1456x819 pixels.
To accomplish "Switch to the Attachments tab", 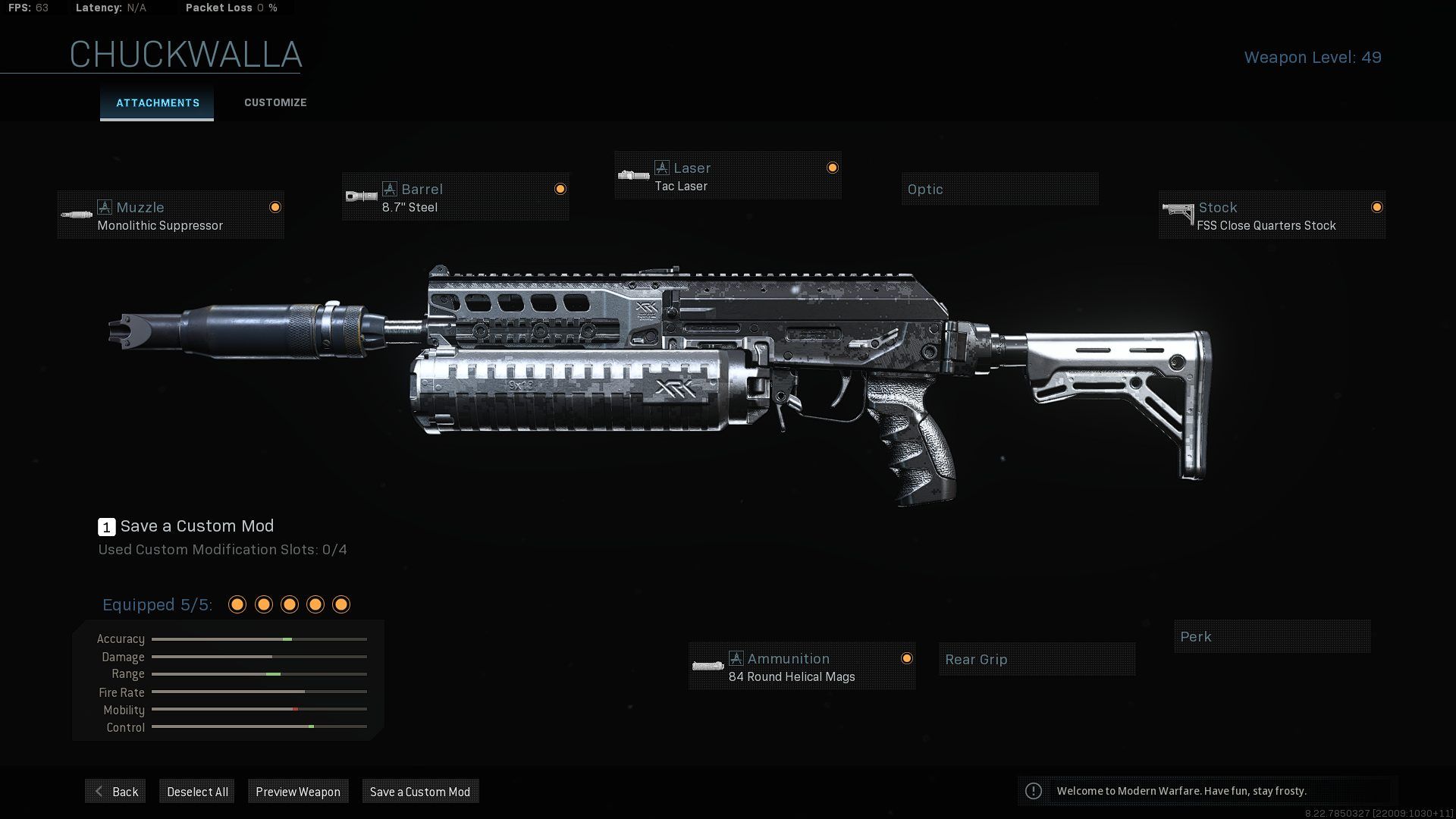I will (x=157, y=103).
